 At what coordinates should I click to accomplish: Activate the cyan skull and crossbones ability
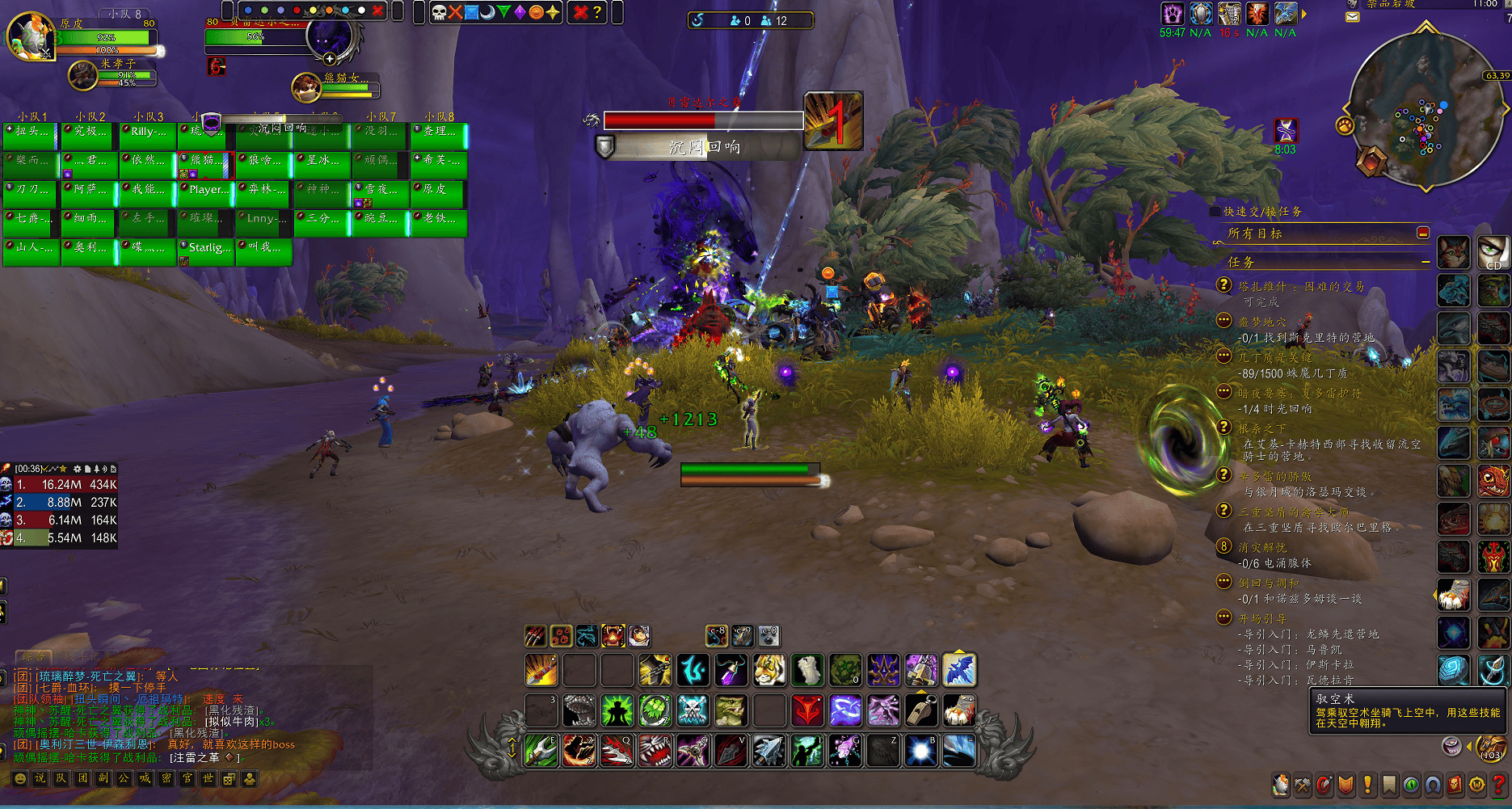(693, 710)
